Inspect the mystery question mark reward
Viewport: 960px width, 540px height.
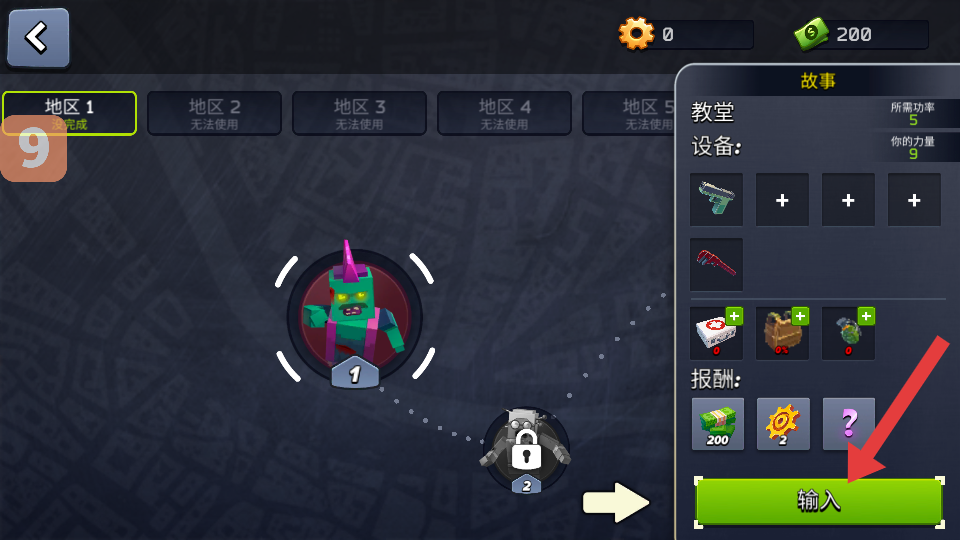[x=849, y=423]
